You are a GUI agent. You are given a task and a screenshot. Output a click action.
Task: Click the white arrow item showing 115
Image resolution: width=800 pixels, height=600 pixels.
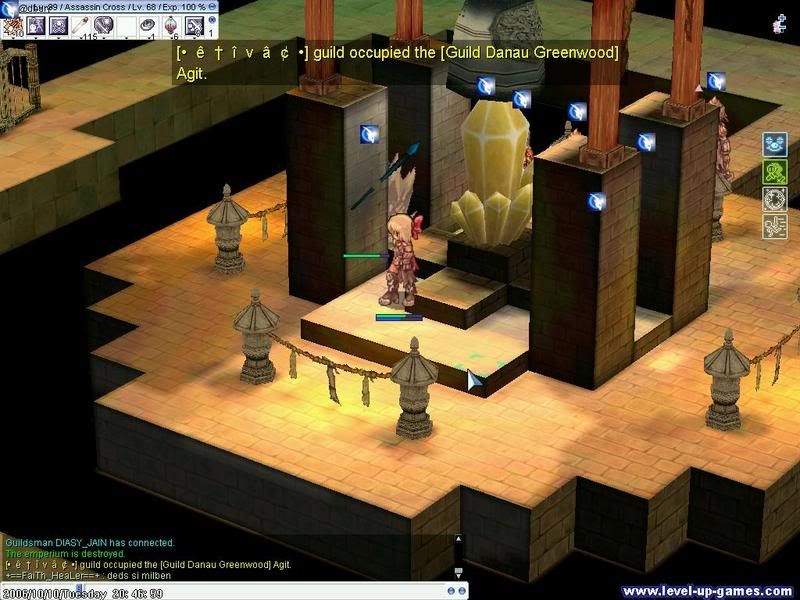78,24
